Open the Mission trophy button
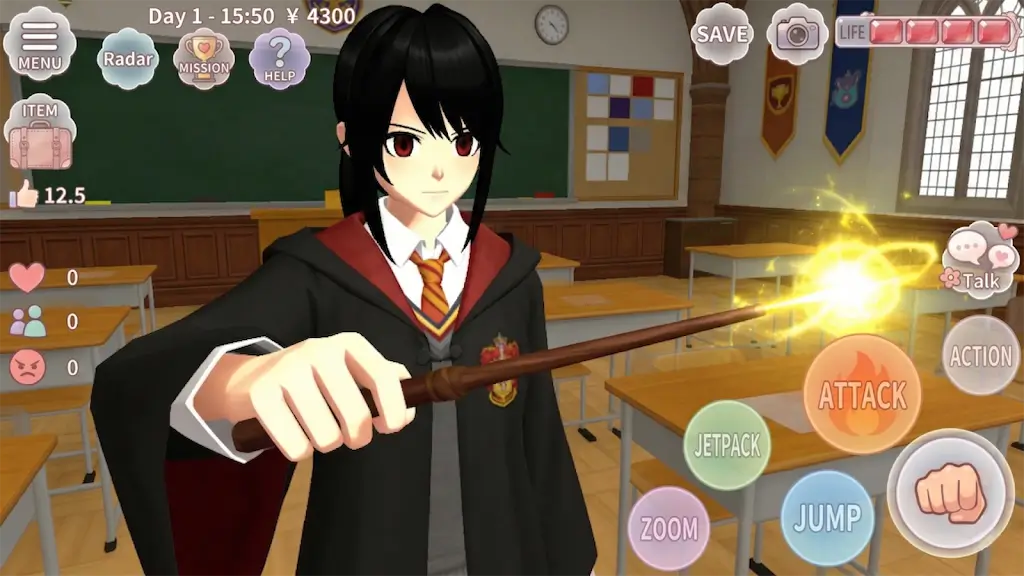The image size is (1024, 576). pyautogui.click(x=204, y=59)
